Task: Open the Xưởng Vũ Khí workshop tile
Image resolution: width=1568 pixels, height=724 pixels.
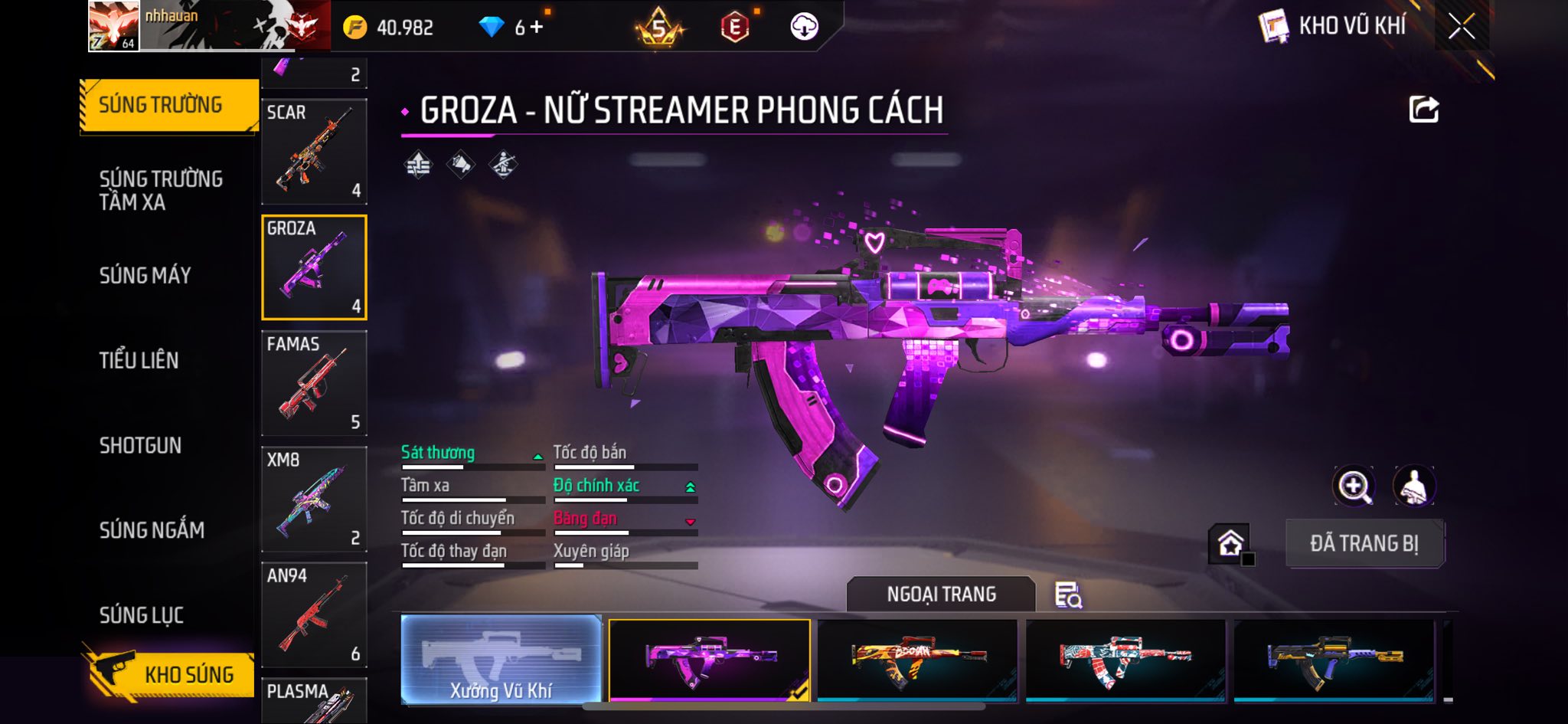Action: tap(501, 660)
